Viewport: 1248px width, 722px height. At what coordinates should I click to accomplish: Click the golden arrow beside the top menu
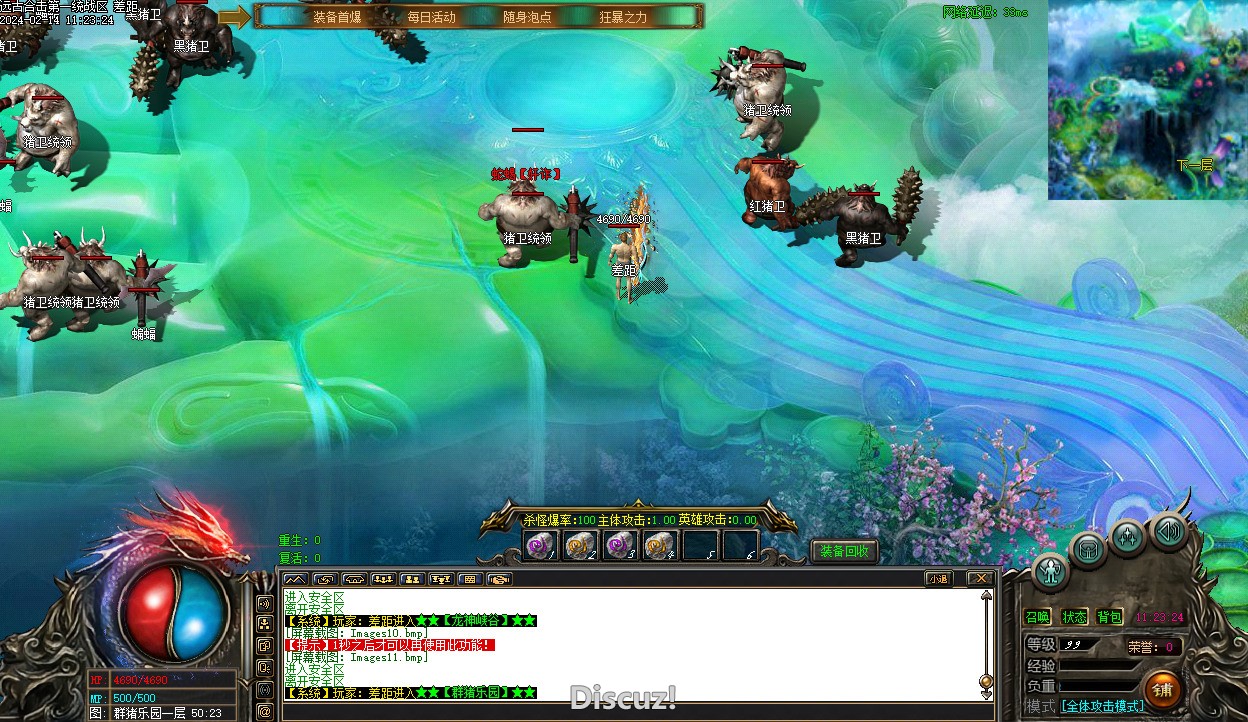234,17
